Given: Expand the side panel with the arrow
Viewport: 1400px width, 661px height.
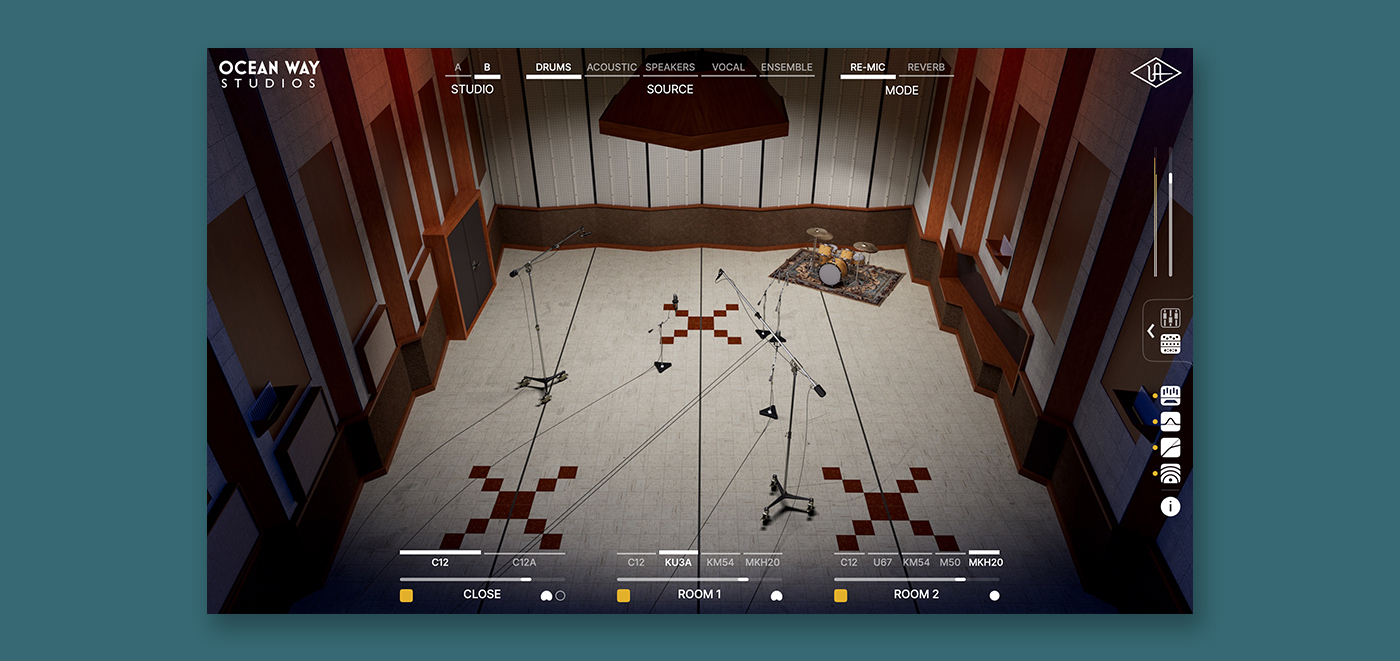Looking at the screenshot, I should coord(1151,331).
